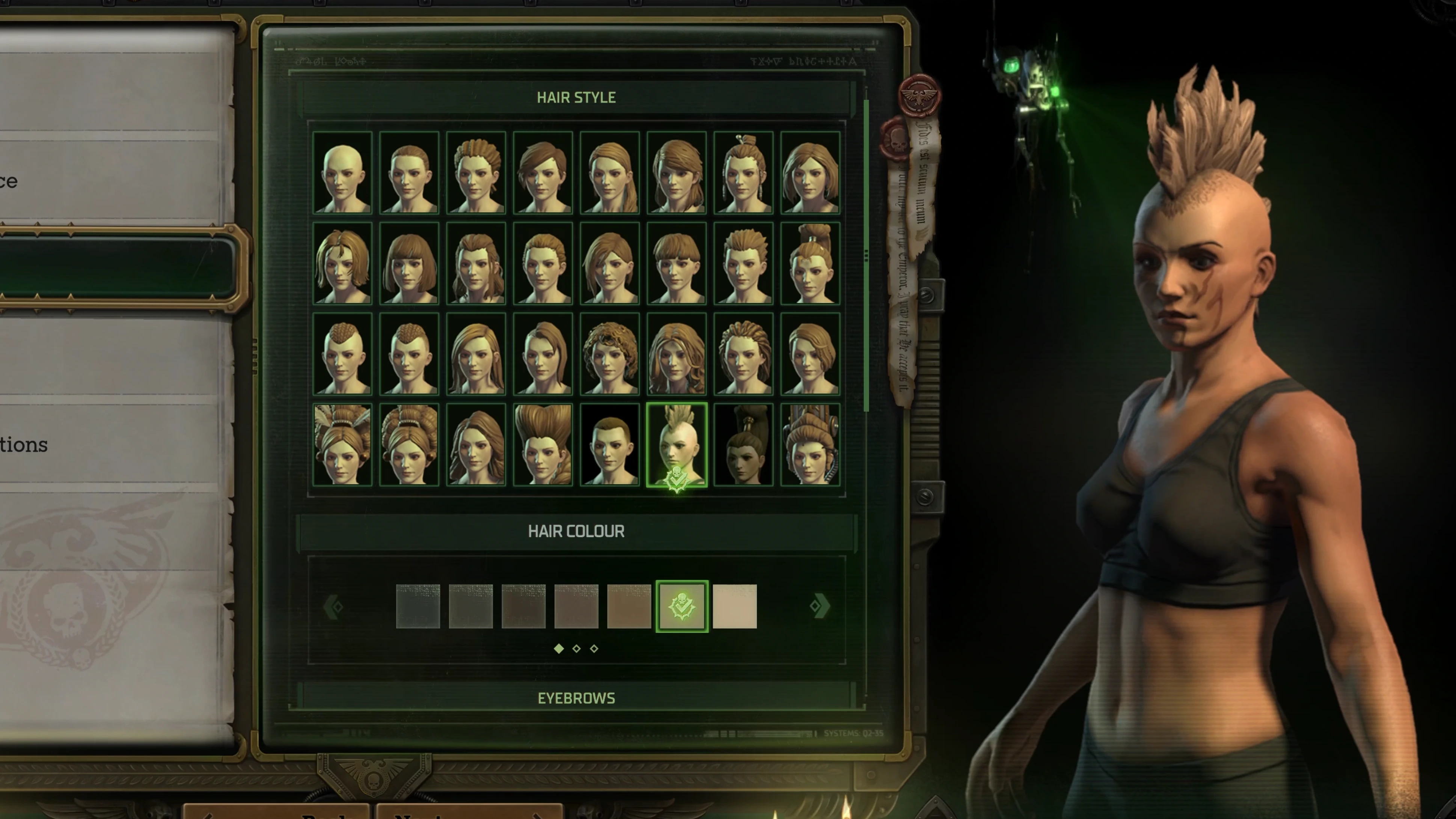Select the dark-skinned high ponytail portrait
This screenshot has height=819, width=1456.
click(x=743, y=445)
